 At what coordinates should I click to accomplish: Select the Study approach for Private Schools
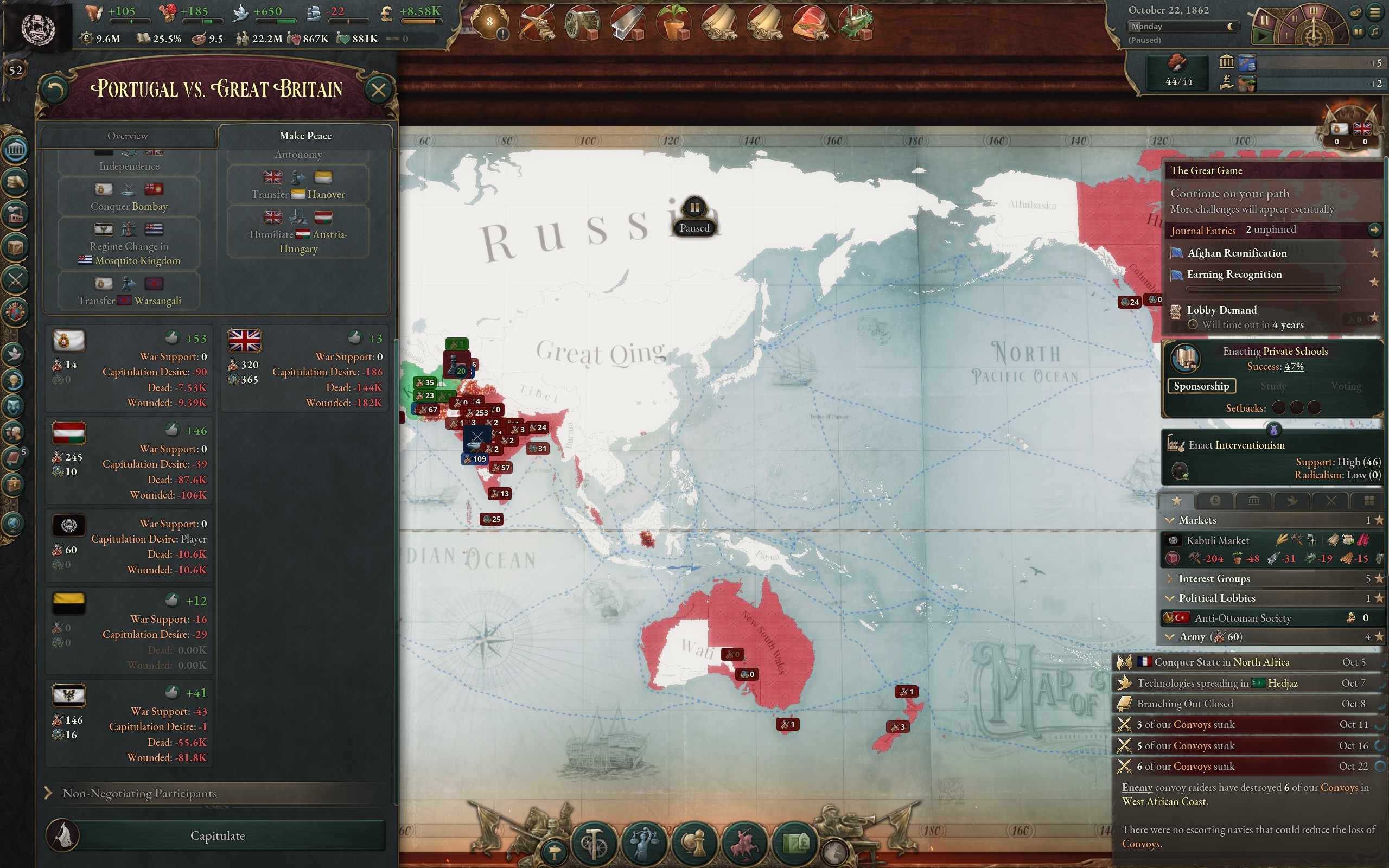[1274, 386]
